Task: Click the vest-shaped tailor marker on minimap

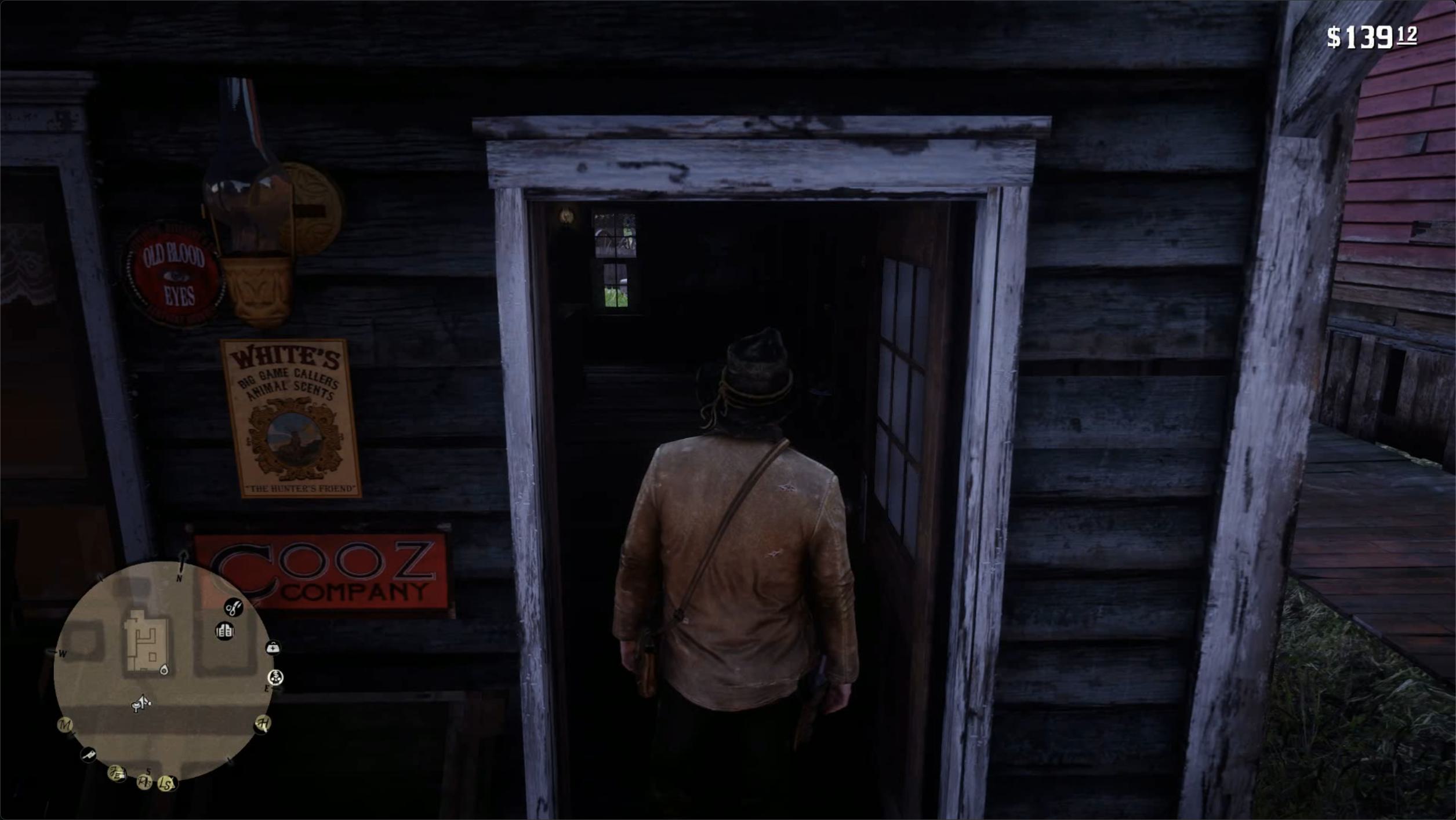Action: point(224,631)
